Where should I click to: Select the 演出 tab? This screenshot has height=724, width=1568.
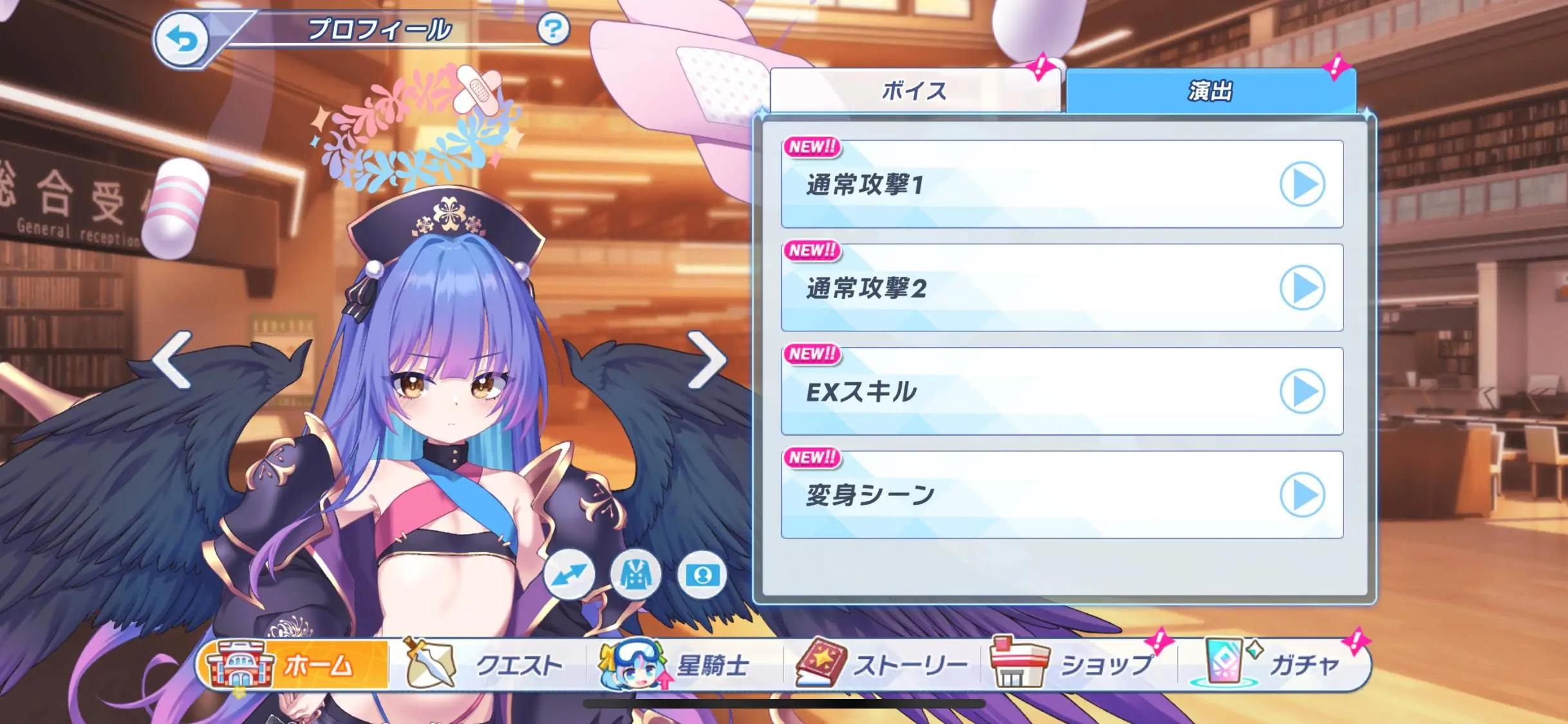pos(1210,91)
